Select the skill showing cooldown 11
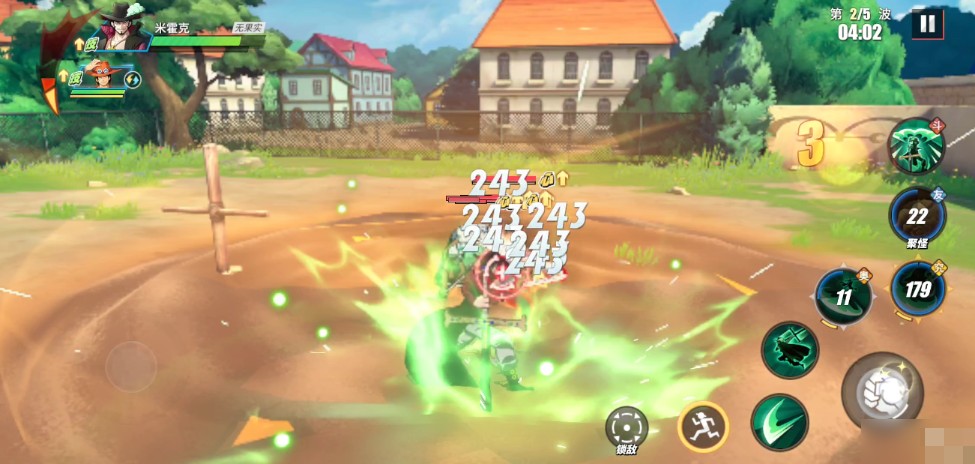Image resolution: width=975 pixels, height=464 pixels. (x=843, y=297)
